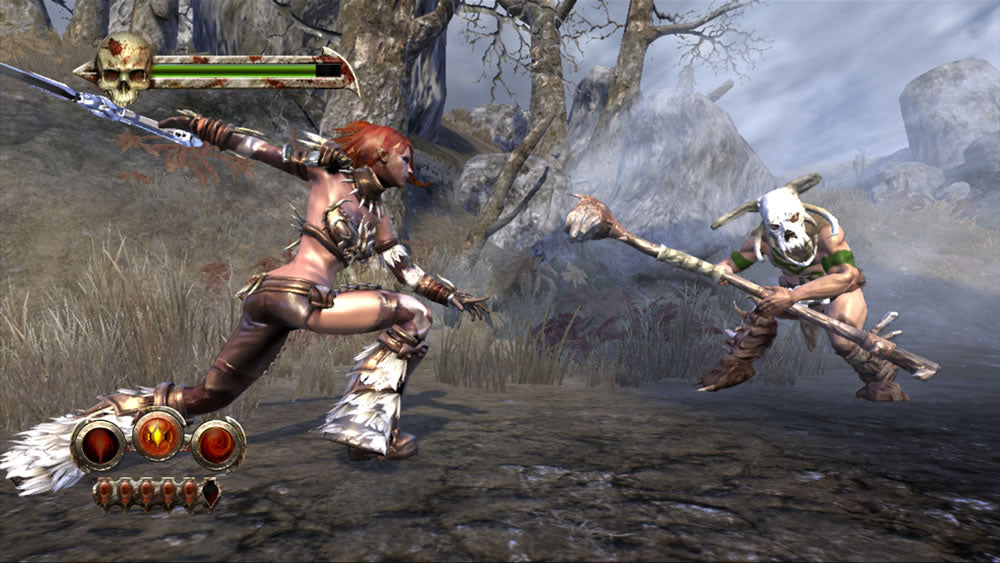Select the glowing yellow gem orb
This screenshot has height=563, width=1000.
coord(158,434)
